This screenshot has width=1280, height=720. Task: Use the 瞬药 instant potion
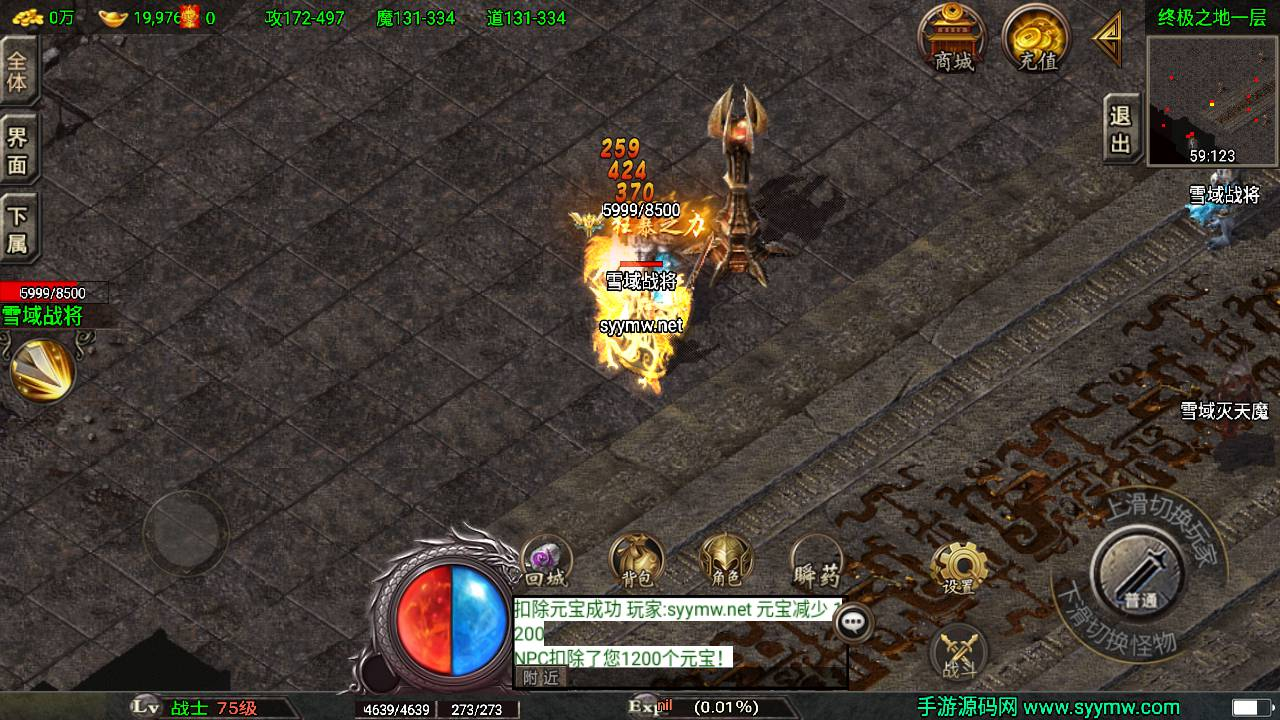coord(816,562)
